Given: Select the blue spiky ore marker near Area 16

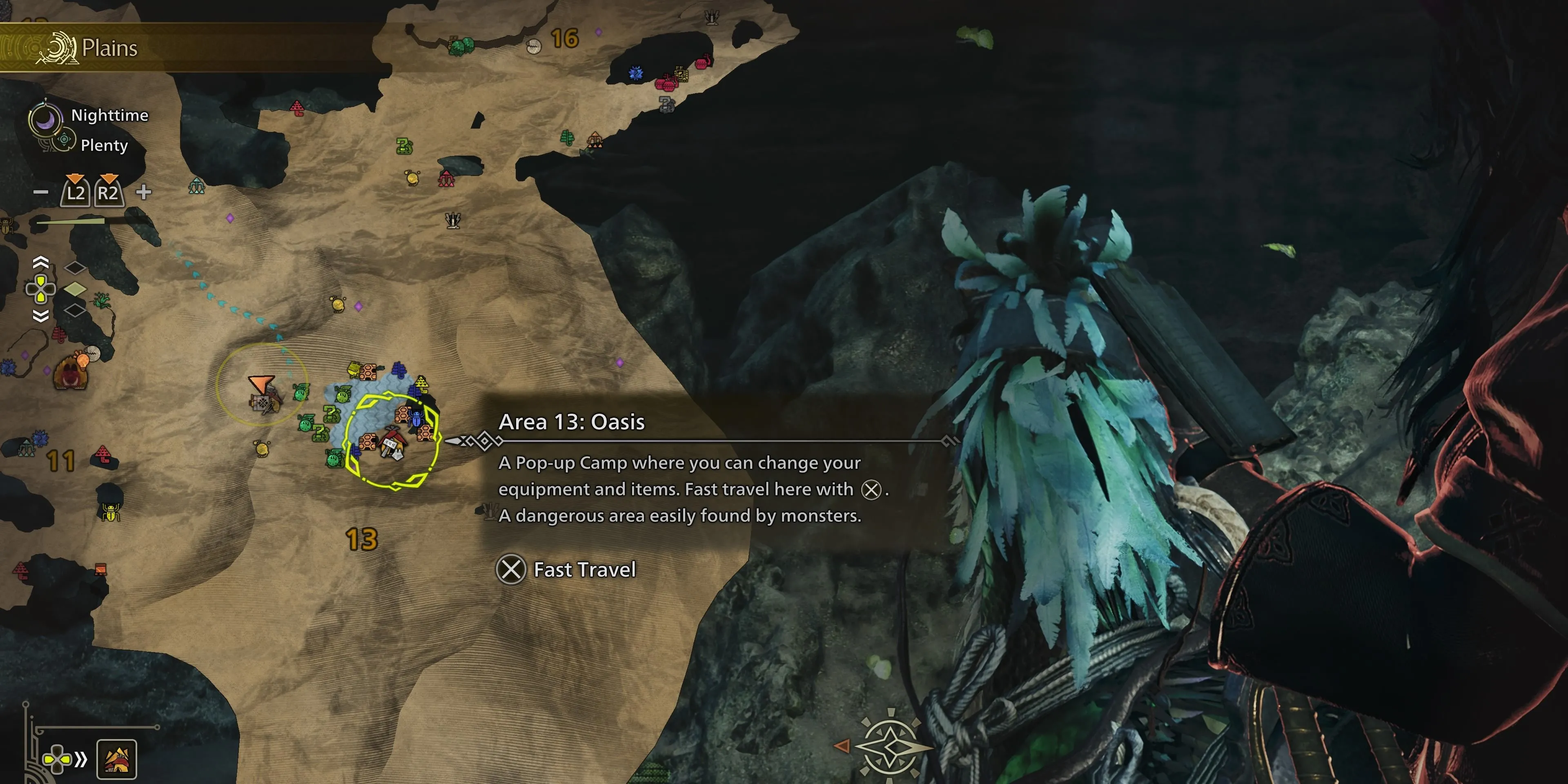Looking at the screenshot, I should pyautogui.click(x=635, y=73).
